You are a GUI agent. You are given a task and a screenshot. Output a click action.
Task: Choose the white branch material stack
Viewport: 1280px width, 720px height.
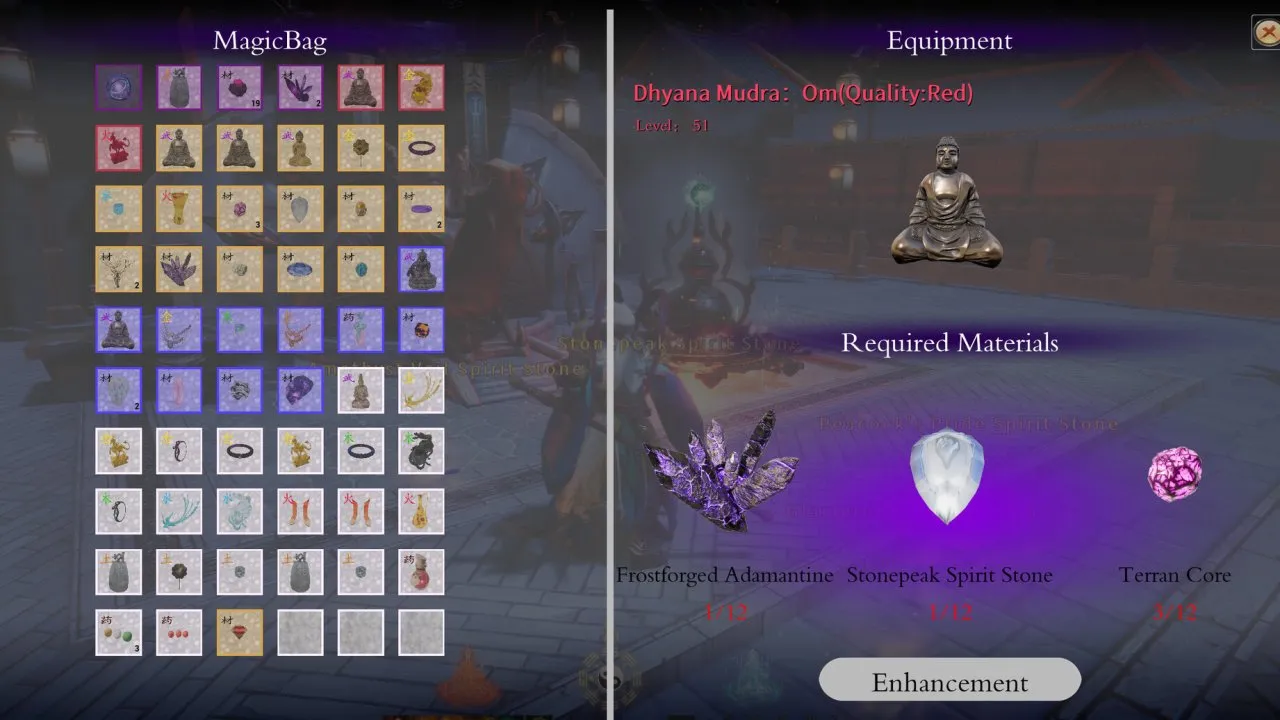click(119, 268)
